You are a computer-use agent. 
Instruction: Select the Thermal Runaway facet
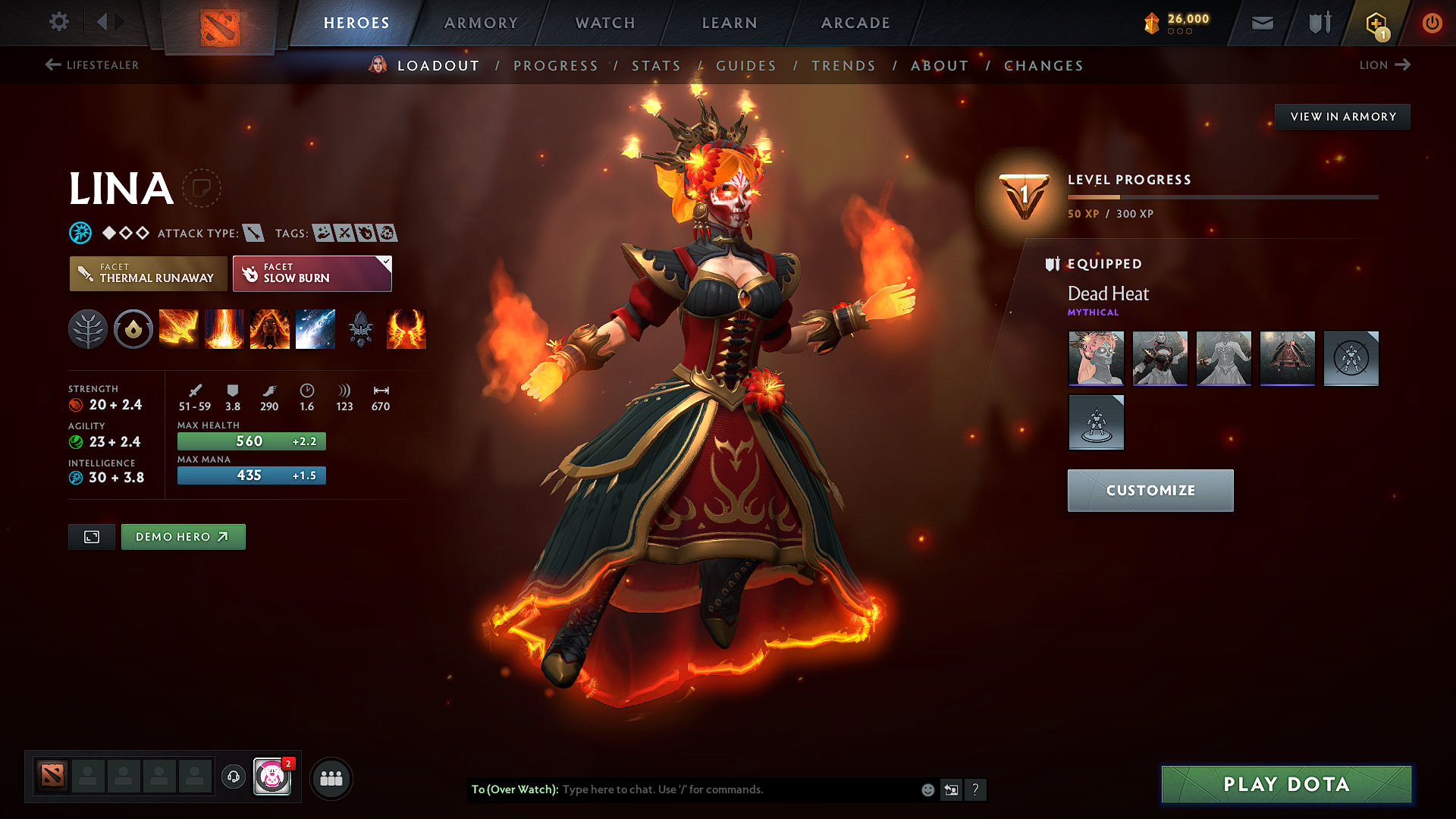click(x=149, y=273)
